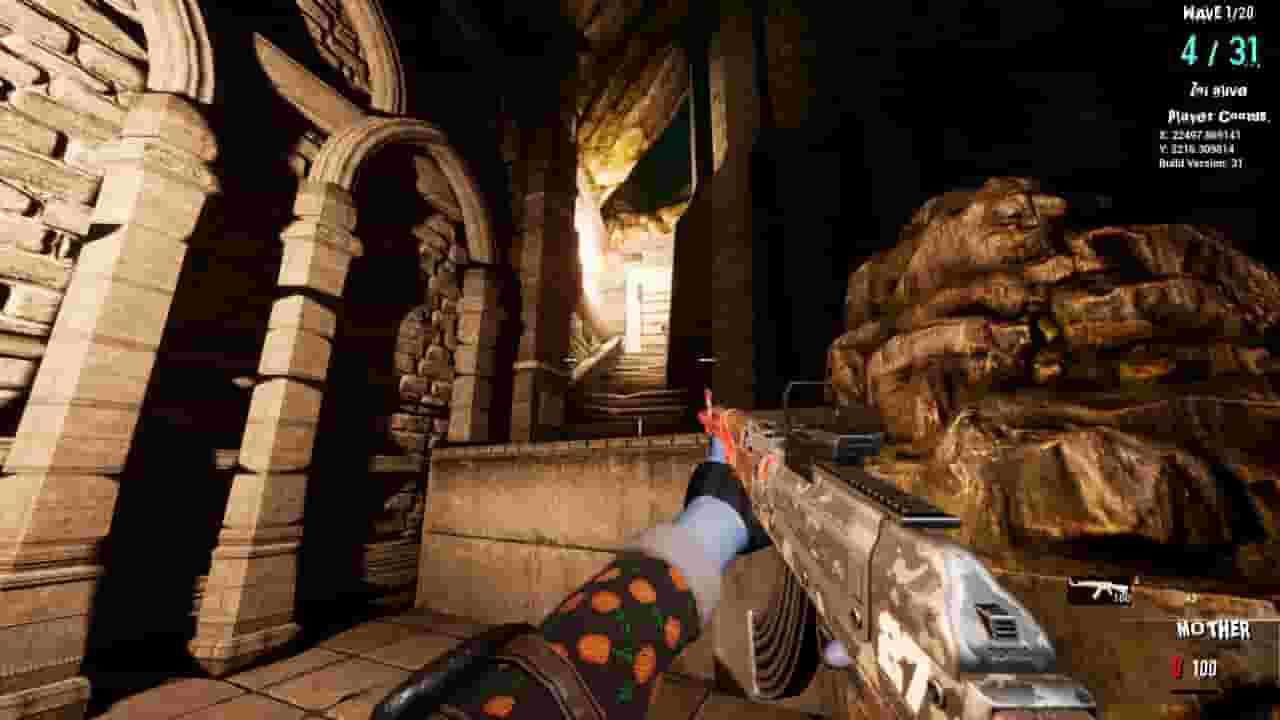Click the WAVE 1/20 indicator
The width and height of the screenshot is (1280, 720).
(1220, 14)
